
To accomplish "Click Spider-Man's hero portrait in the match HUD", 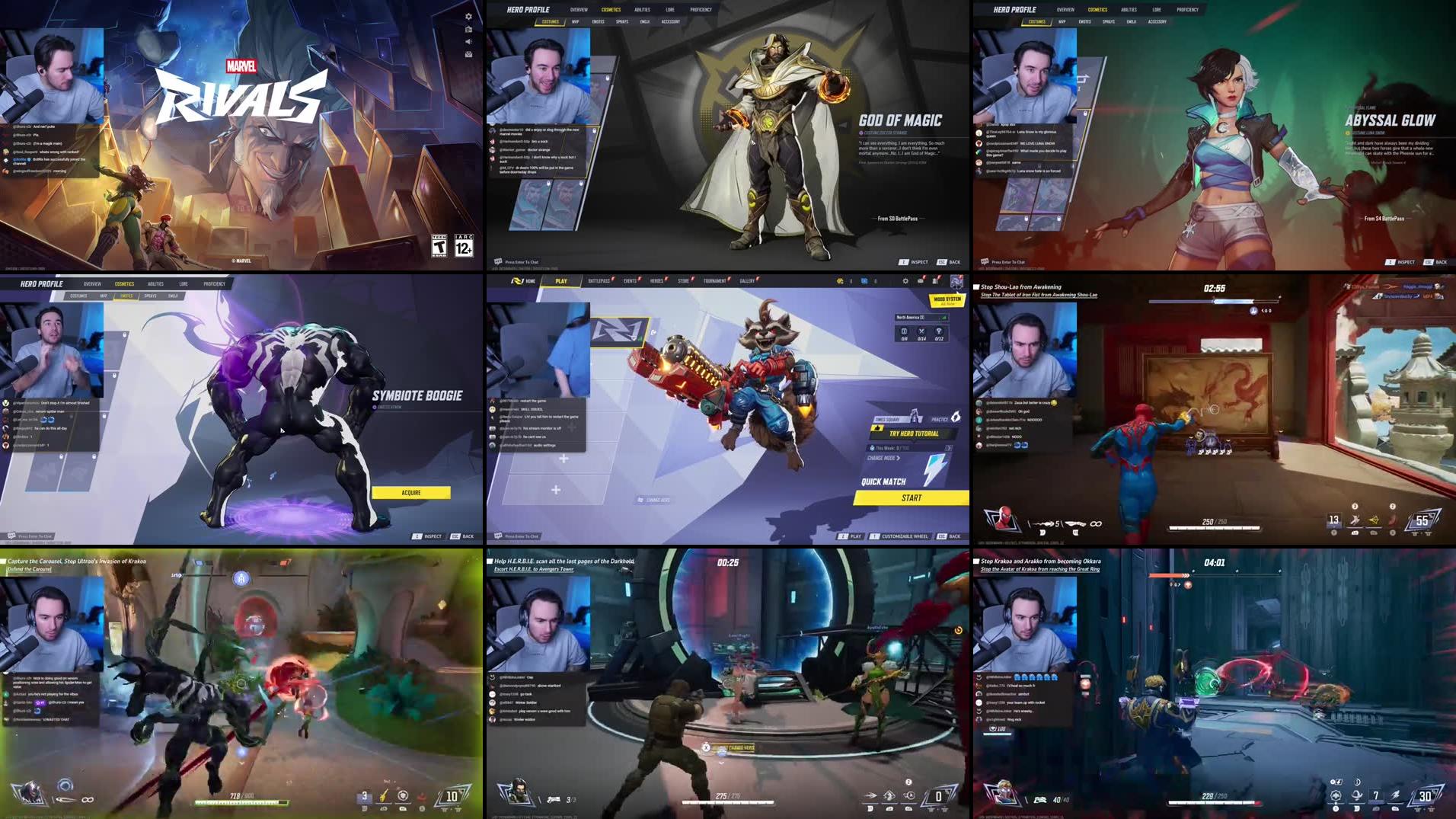I will point(1004,518).
